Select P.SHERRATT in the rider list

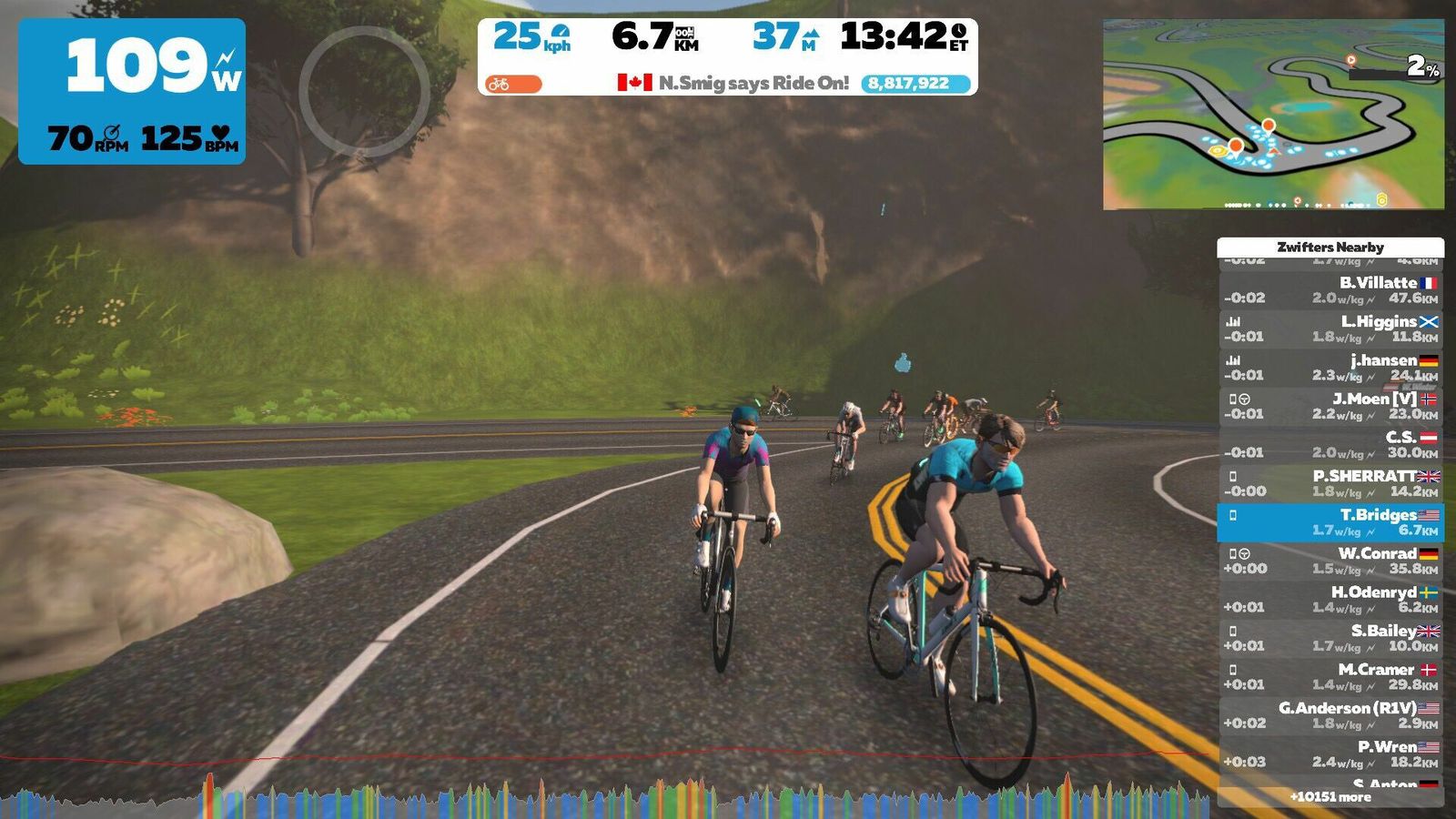1330,483
